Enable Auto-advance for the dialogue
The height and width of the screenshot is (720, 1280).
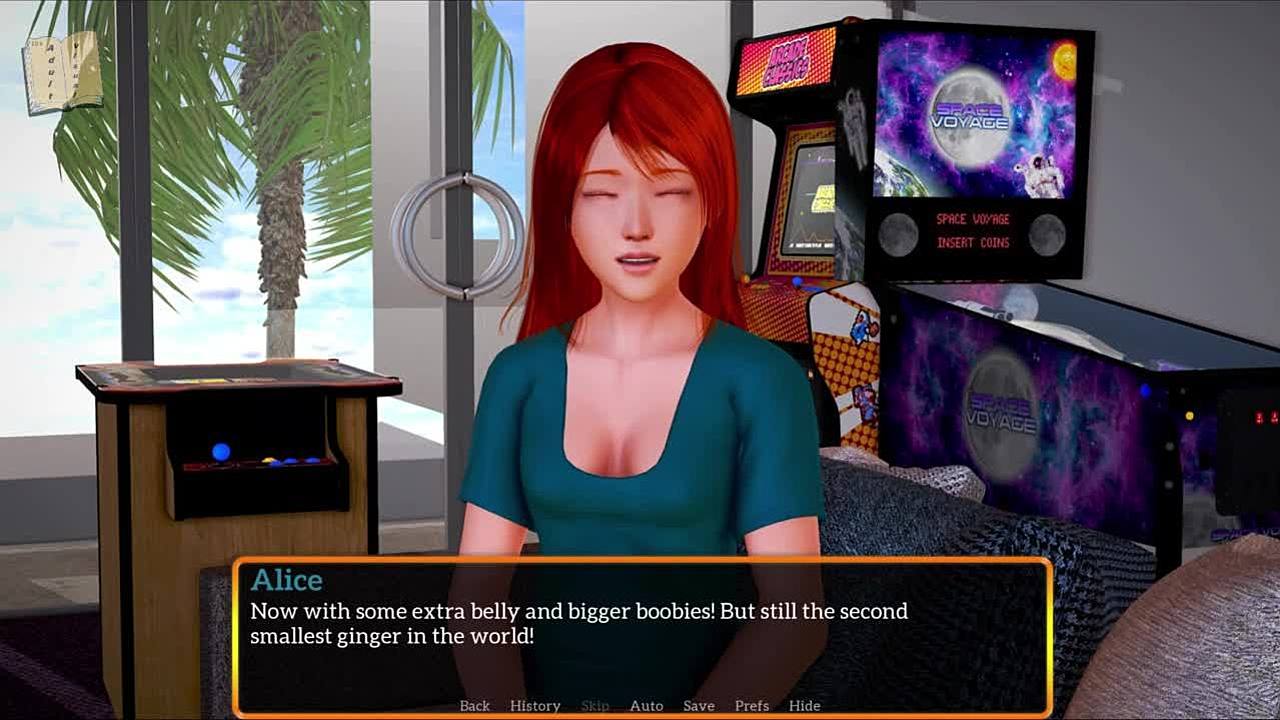tap(646, 706)
